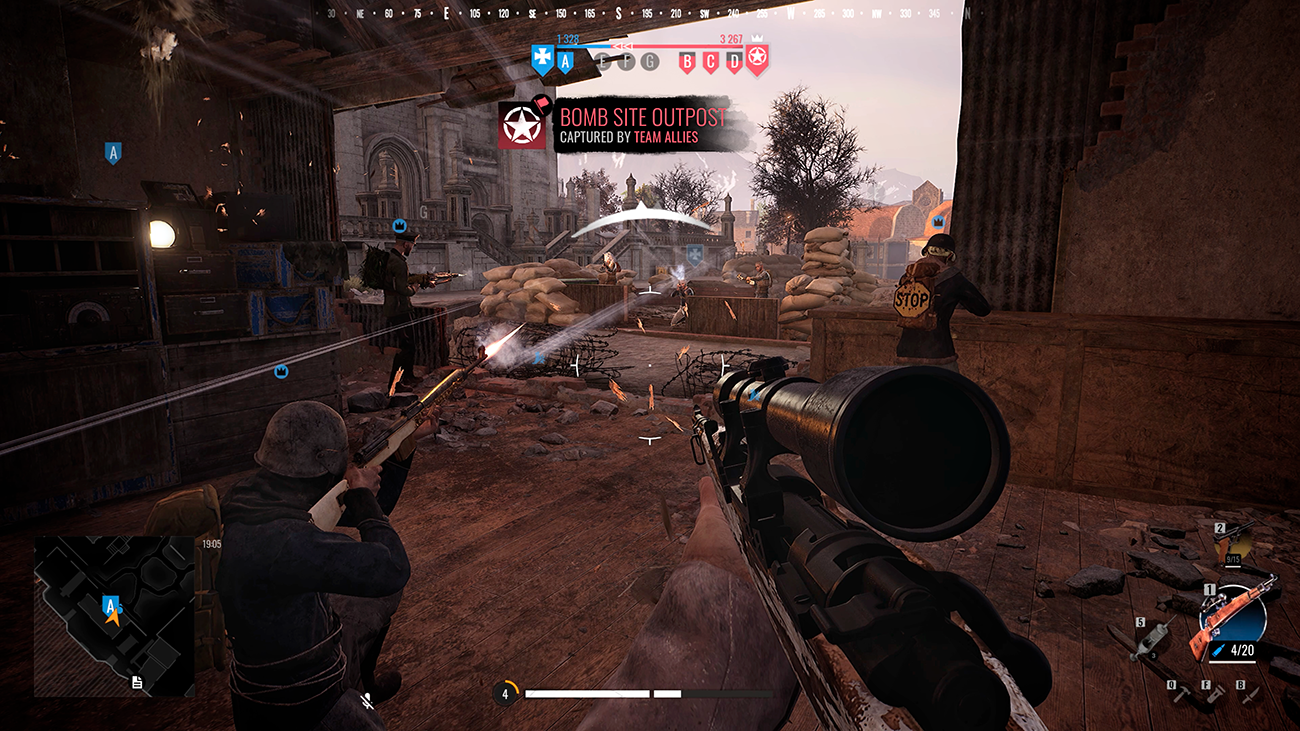
Task: Click the Allies star team emblem
Action: click(757, 59)
